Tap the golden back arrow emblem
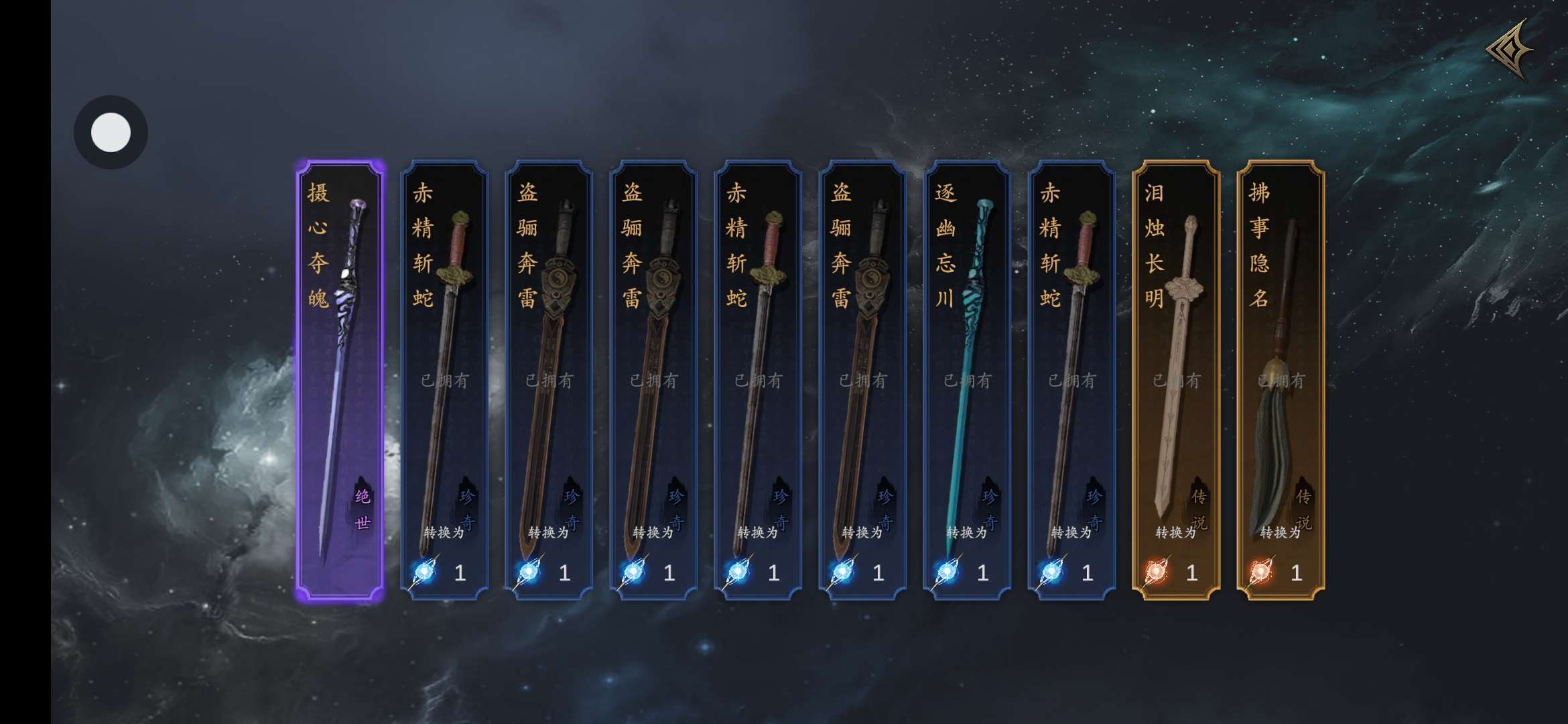This screenshot has width=1568, height=724. click(x=1510, y=50)
